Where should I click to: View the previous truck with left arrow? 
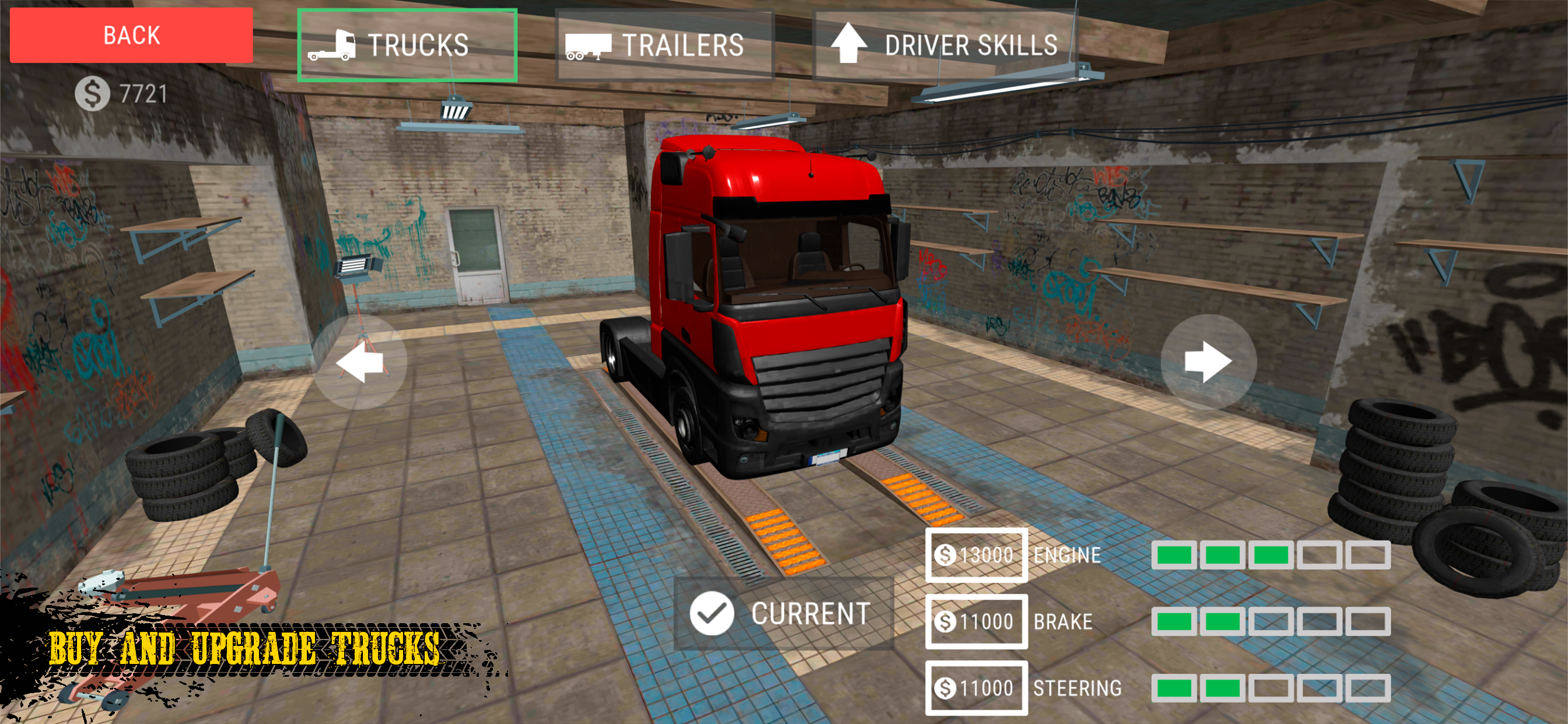pos(360,362)
